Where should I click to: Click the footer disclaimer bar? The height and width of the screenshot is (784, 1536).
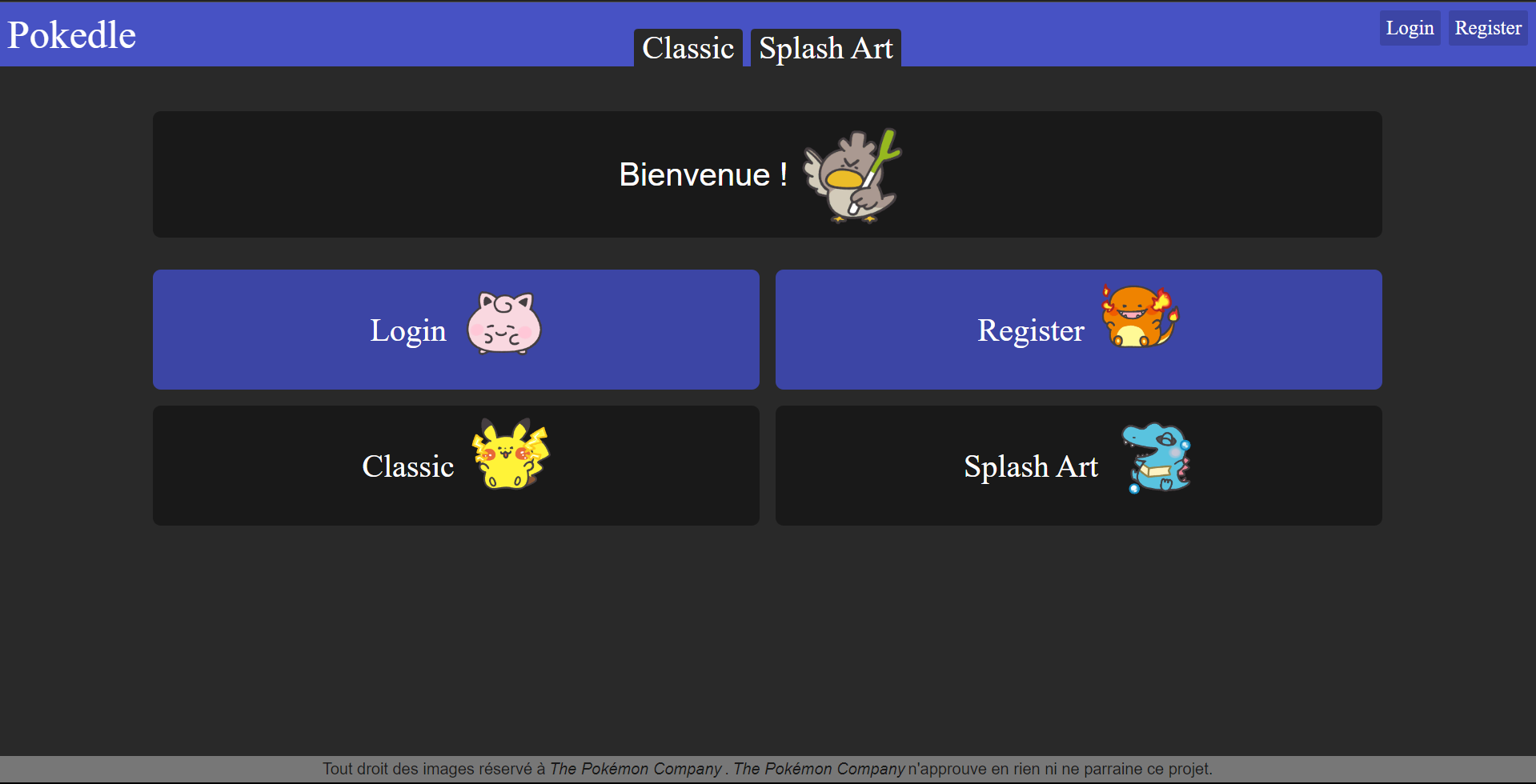[768, 769]
